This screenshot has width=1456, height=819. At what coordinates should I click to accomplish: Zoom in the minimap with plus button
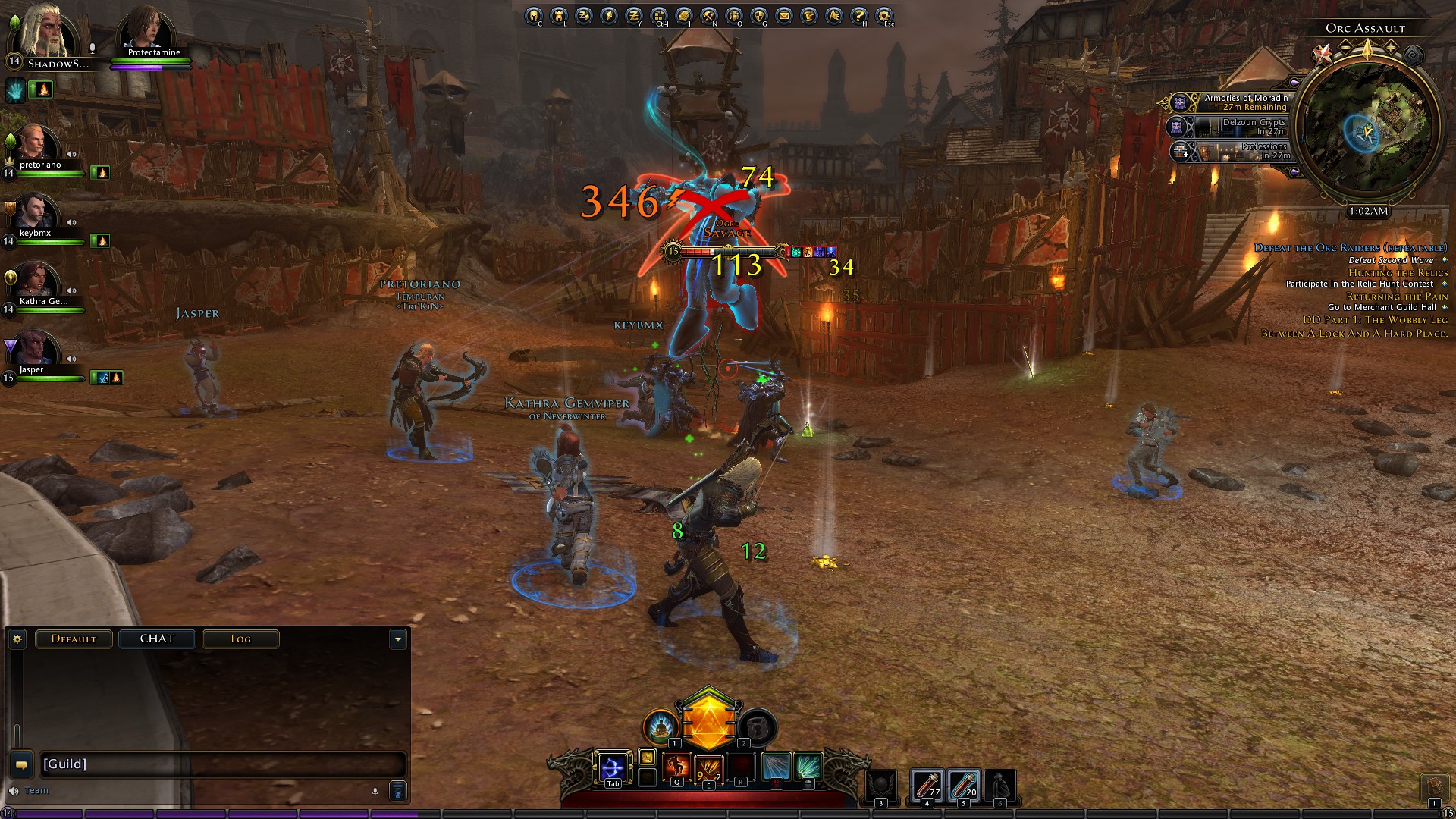coord(1392,47)
